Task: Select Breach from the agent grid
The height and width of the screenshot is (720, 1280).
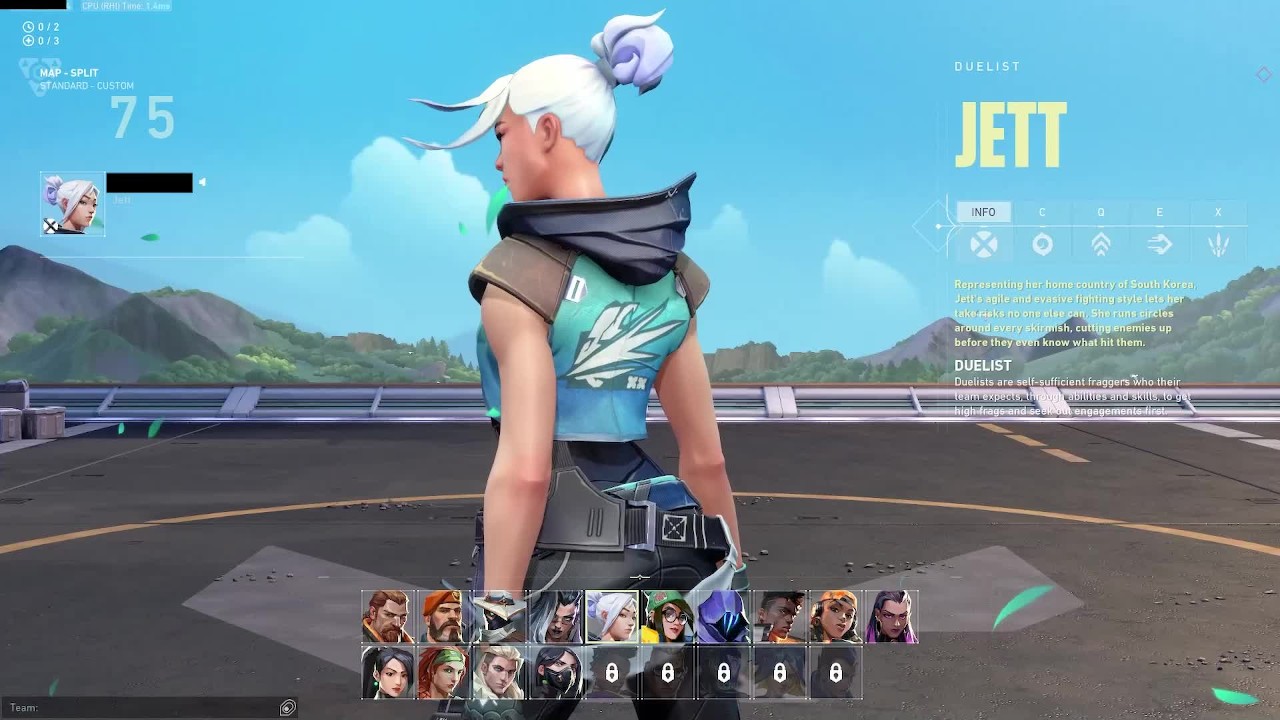Action: click(388, 617)
